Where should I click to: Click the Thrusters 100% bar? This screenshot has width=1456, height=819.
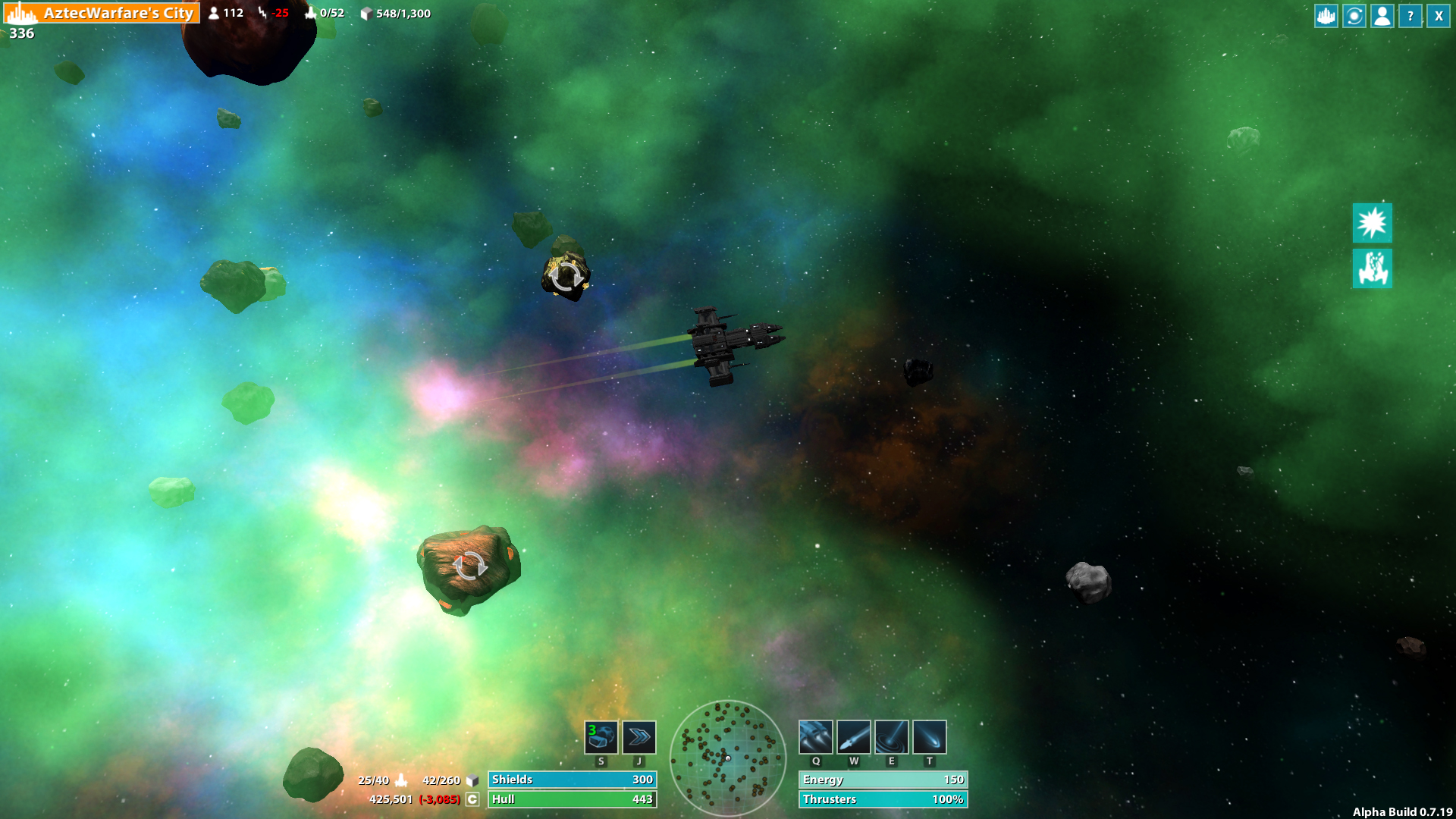883,799
